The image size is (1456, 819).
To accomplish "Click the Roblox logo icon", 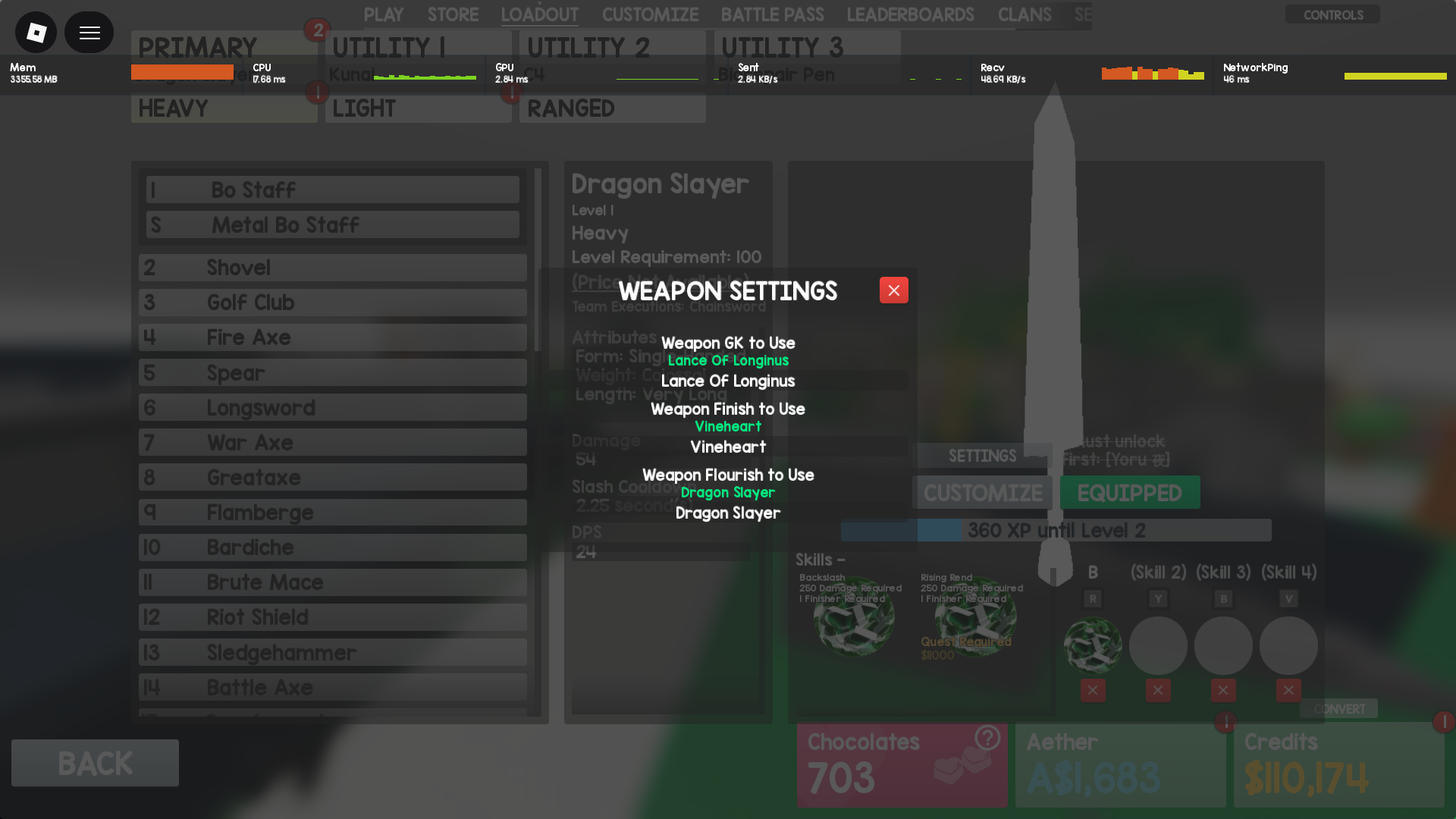I will tap(35, 32).
